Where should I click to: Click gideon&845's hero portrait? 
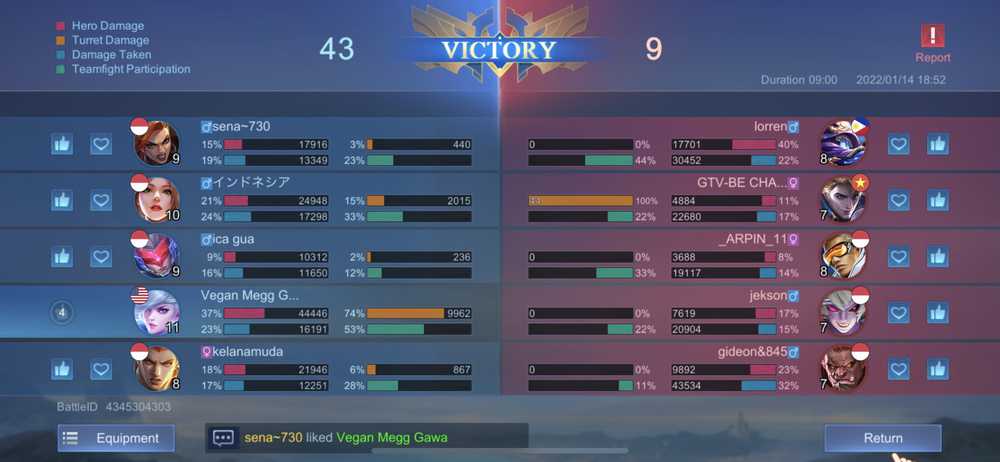(843, 368)
